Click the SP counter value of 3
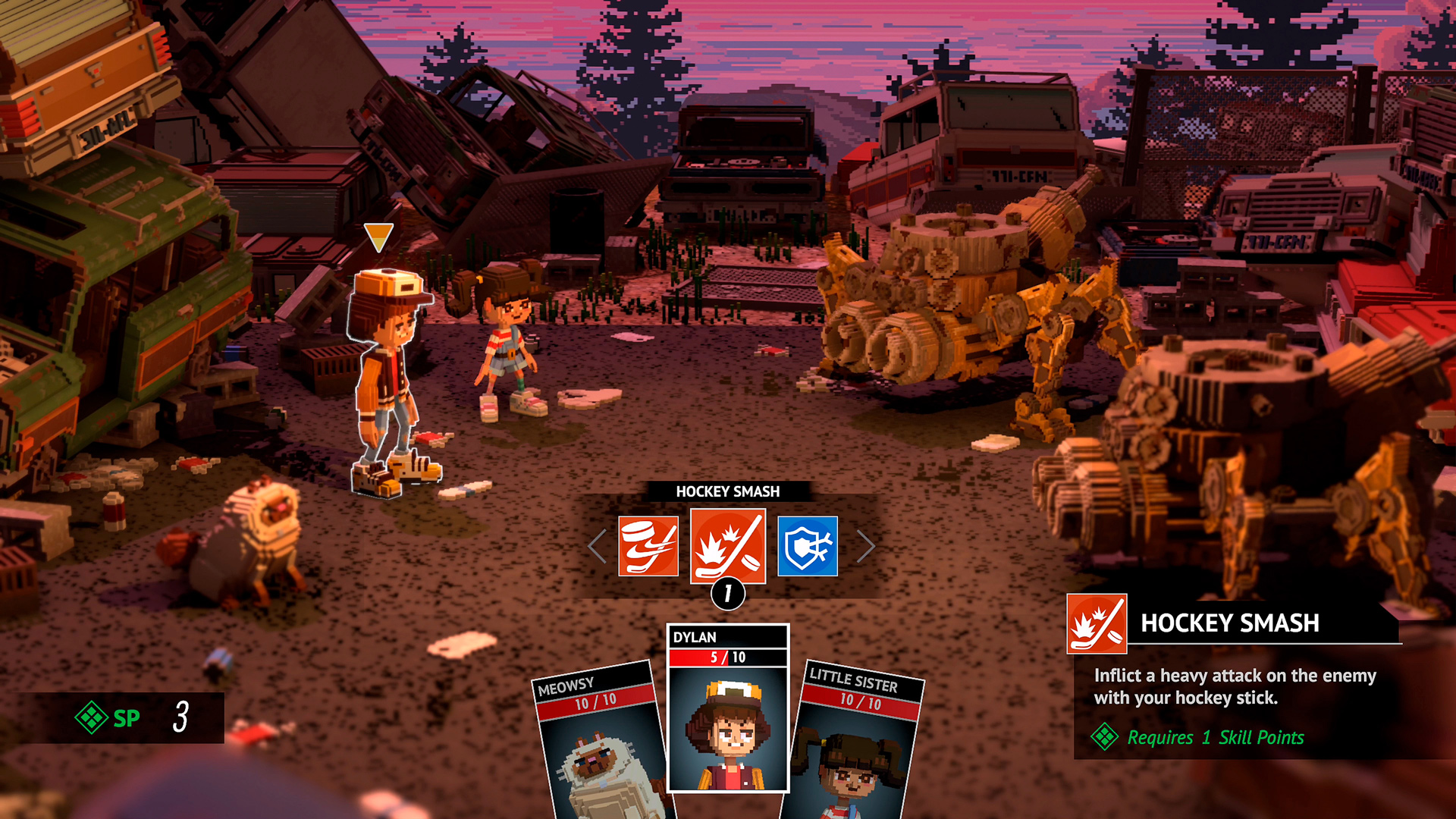The image size is (1456, 819). 180,719
